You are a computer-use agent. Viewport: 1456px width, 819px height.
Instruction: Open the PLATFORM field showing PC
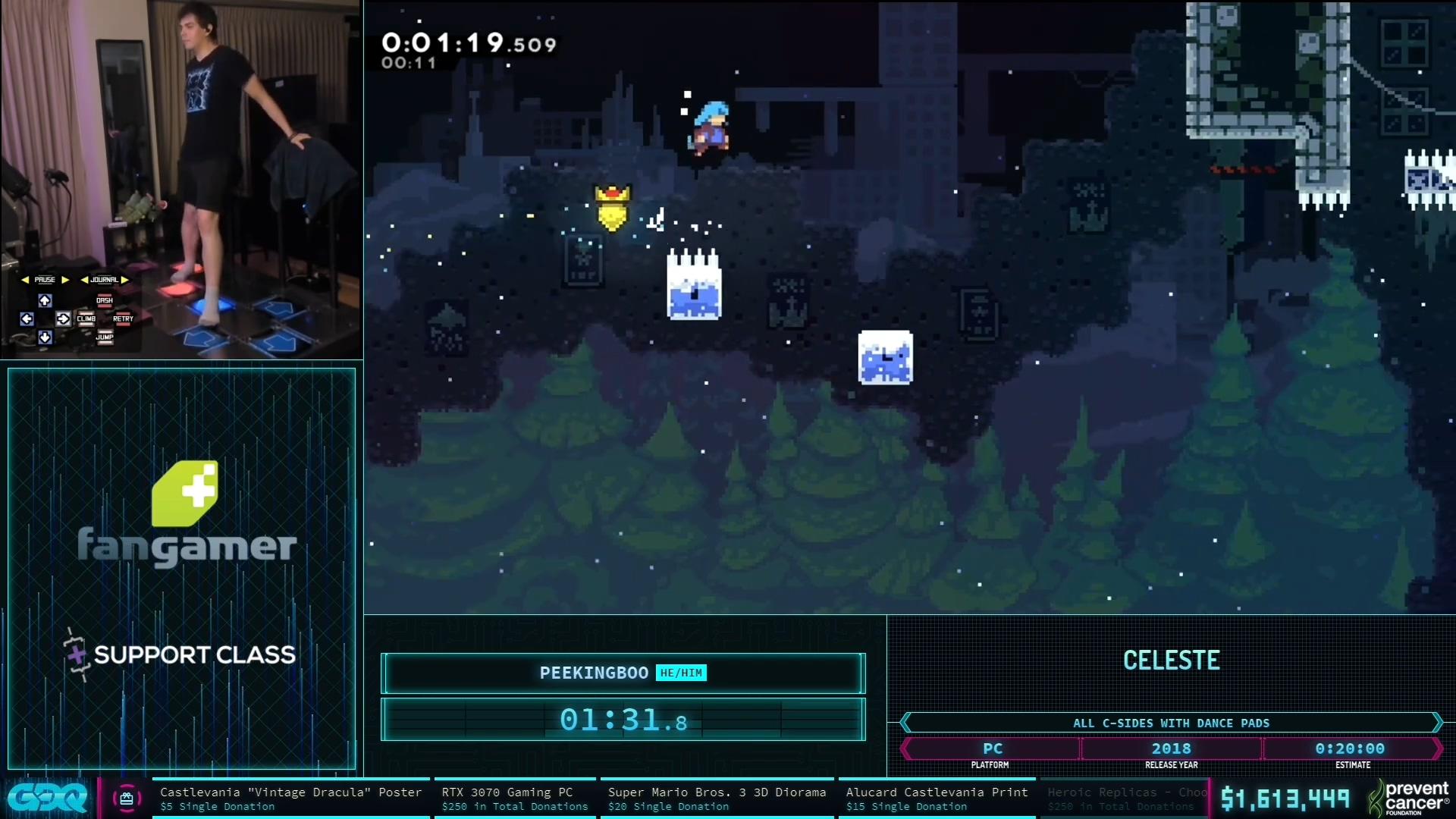click(992, 748)
